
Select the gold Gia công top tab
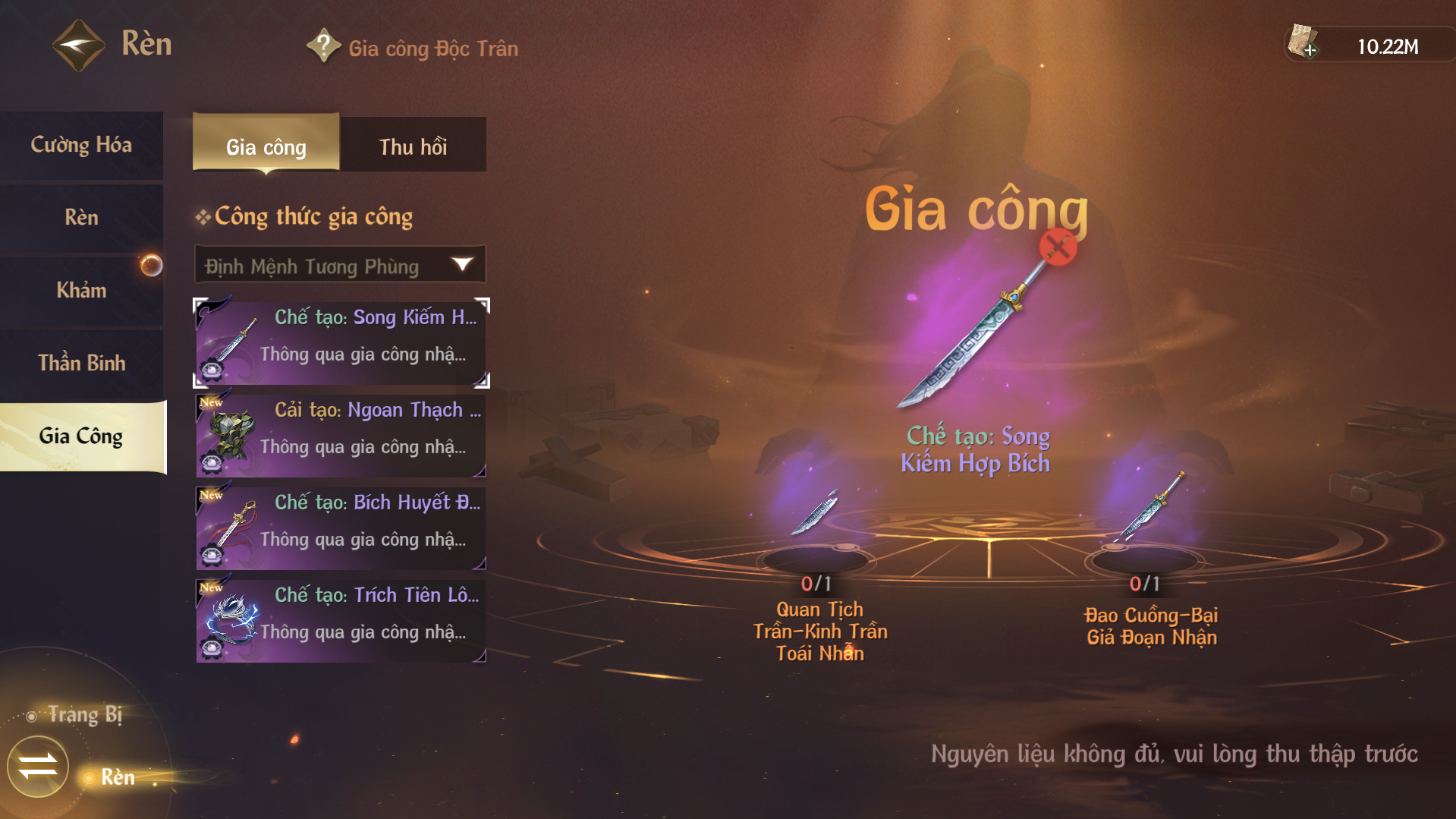click(x=266, y=146)
